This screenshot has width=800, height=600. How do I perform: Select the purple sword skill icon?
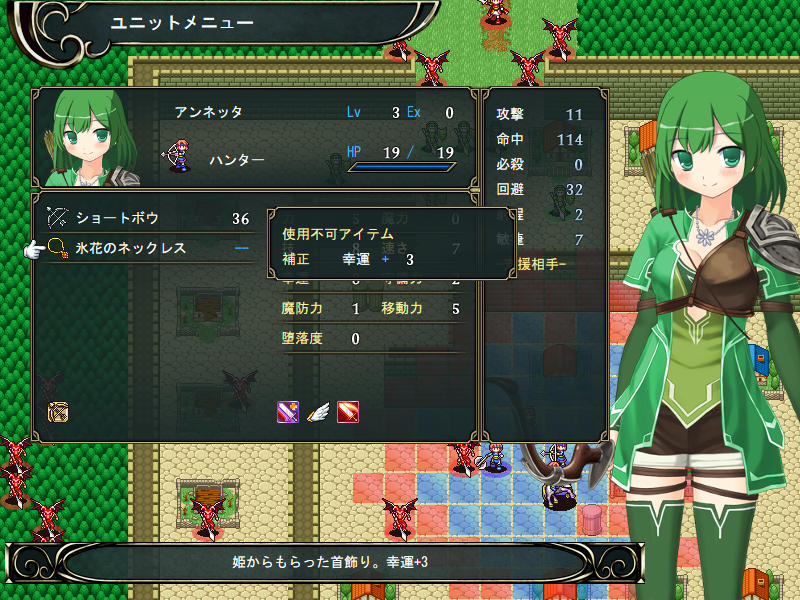click(x=288, y=411)
